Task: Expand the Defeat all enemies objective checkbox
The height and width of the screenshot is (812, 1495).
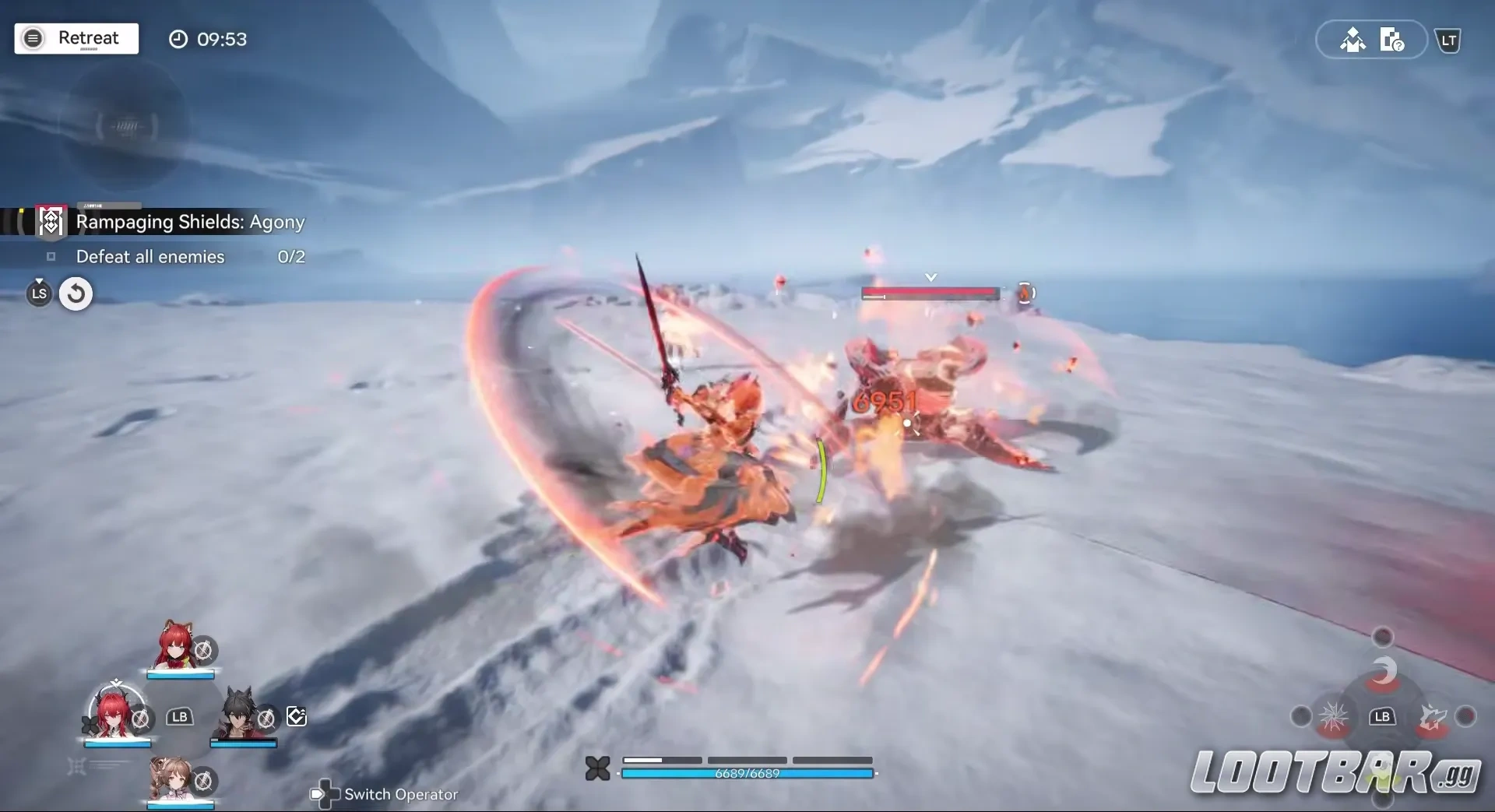Action: pos(50,257)
